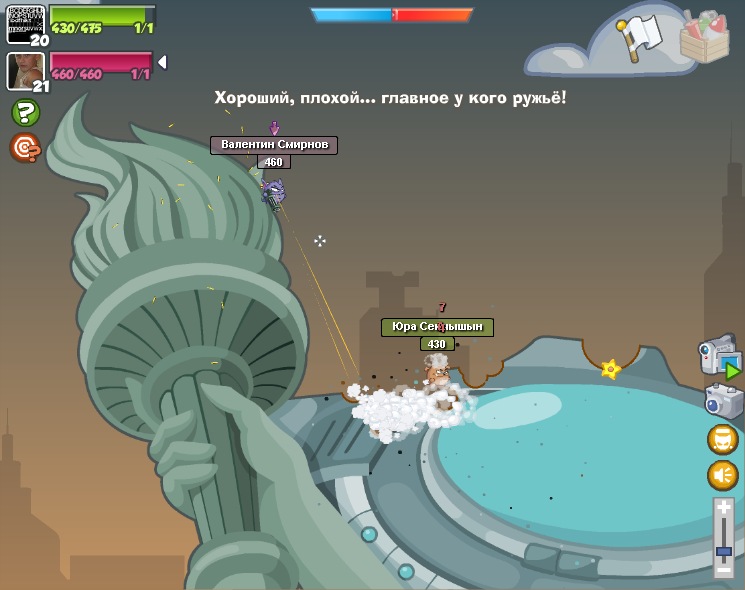Click the orange target hint icon
The width and height of the screenshot is (745, 590).
pyautogui.click(x=25, y=148)
